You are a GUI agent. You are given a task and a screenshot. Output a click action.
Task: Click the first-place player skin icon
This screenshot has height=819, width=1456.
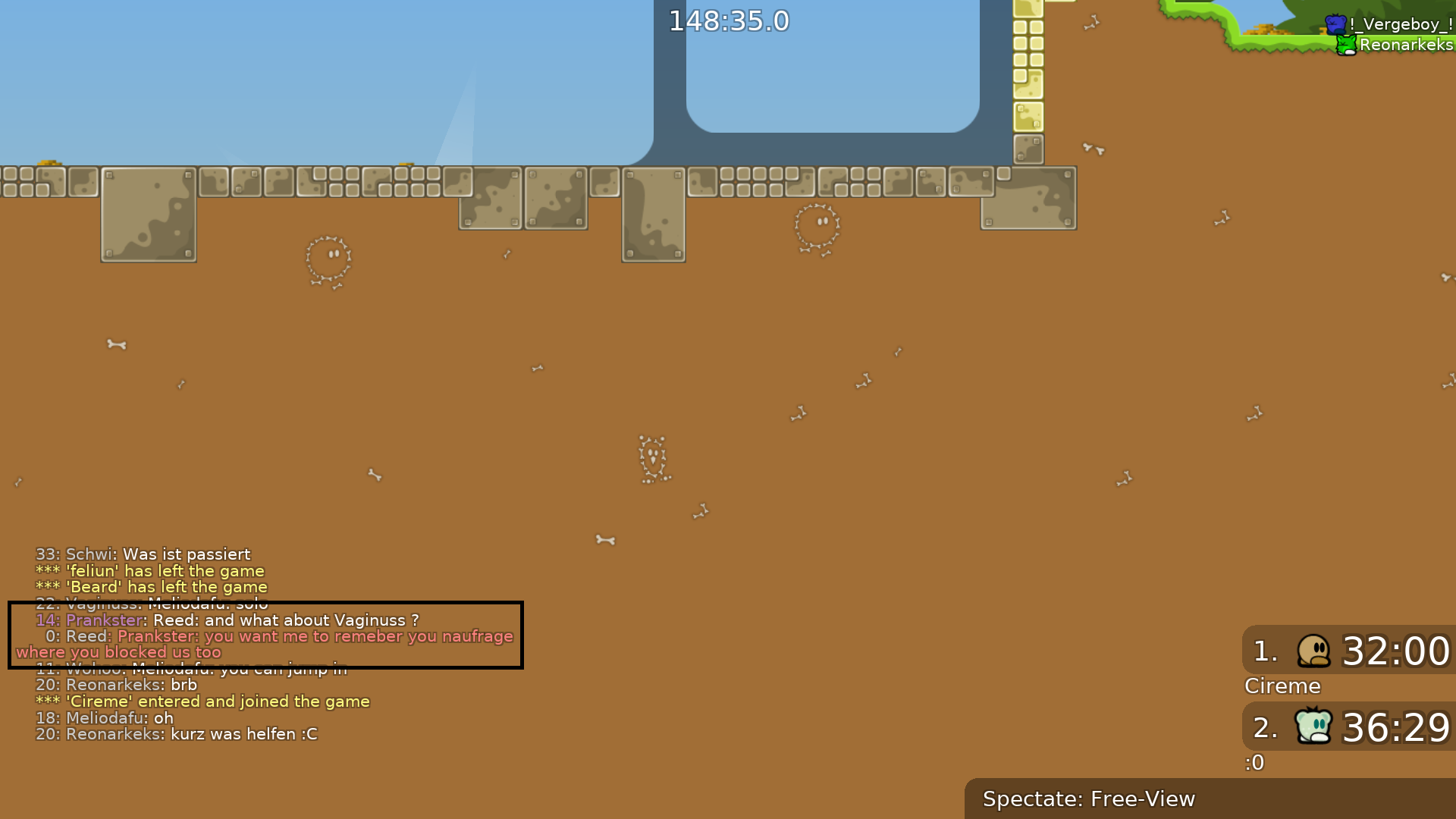pyautogui.click(x=1314, y=651)
